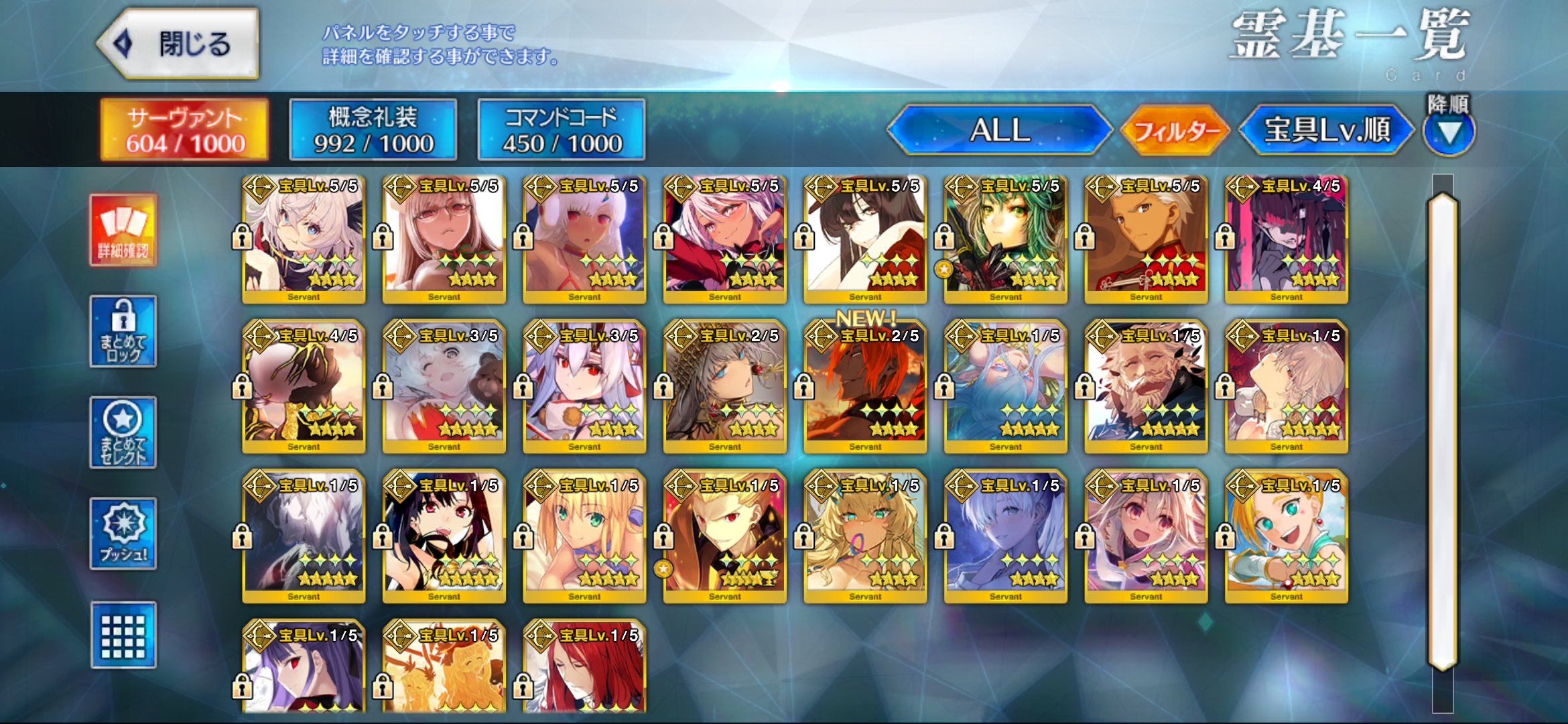Image resolution: width=1568 pixels, height=724 pixels.
Task: Select the servant card marked NEW!
Action: point(865,385)
